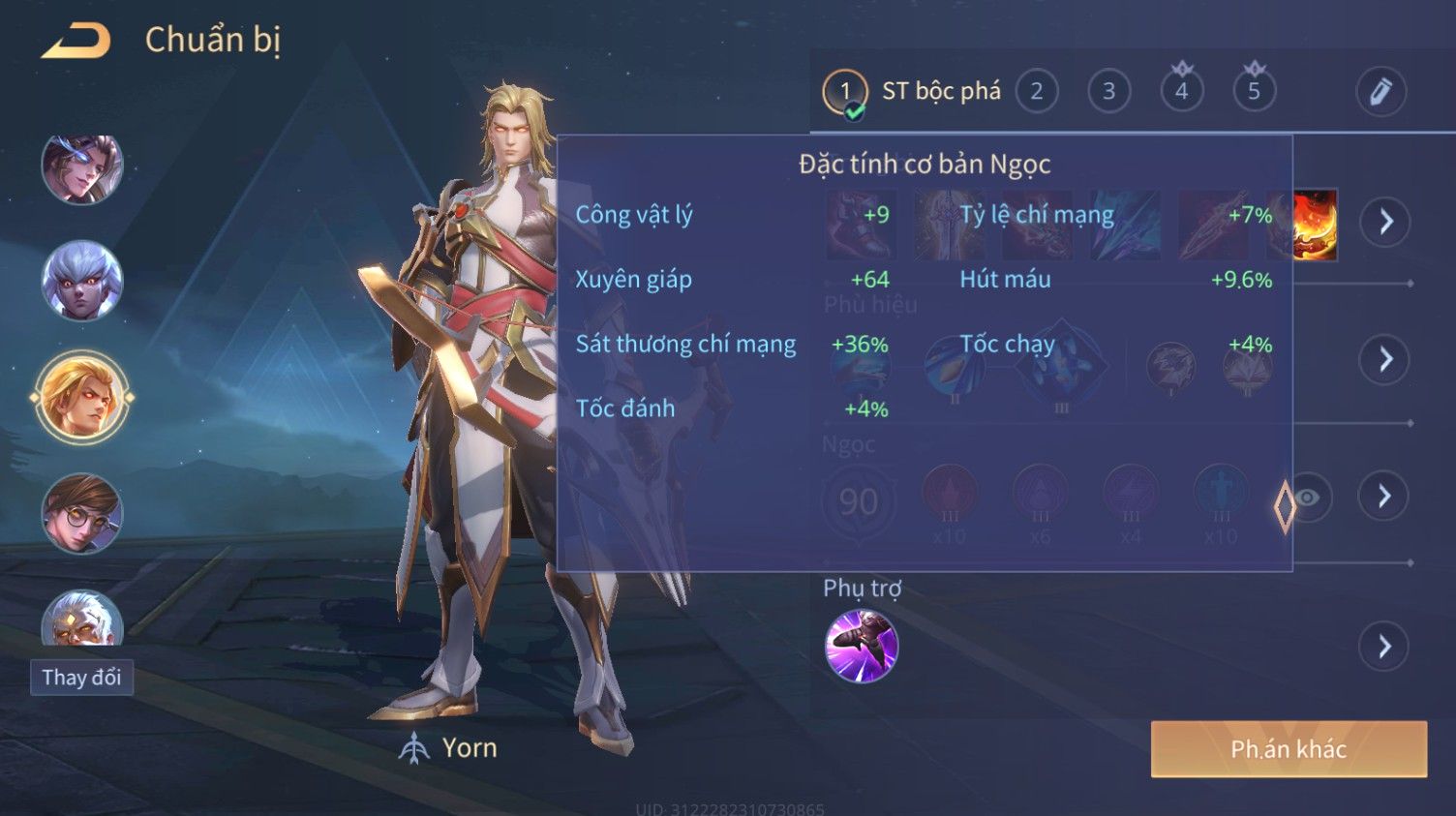Pick the white-haired horned hero portrait
Screen dimensions: 1456x816
(x=82, y=282)
